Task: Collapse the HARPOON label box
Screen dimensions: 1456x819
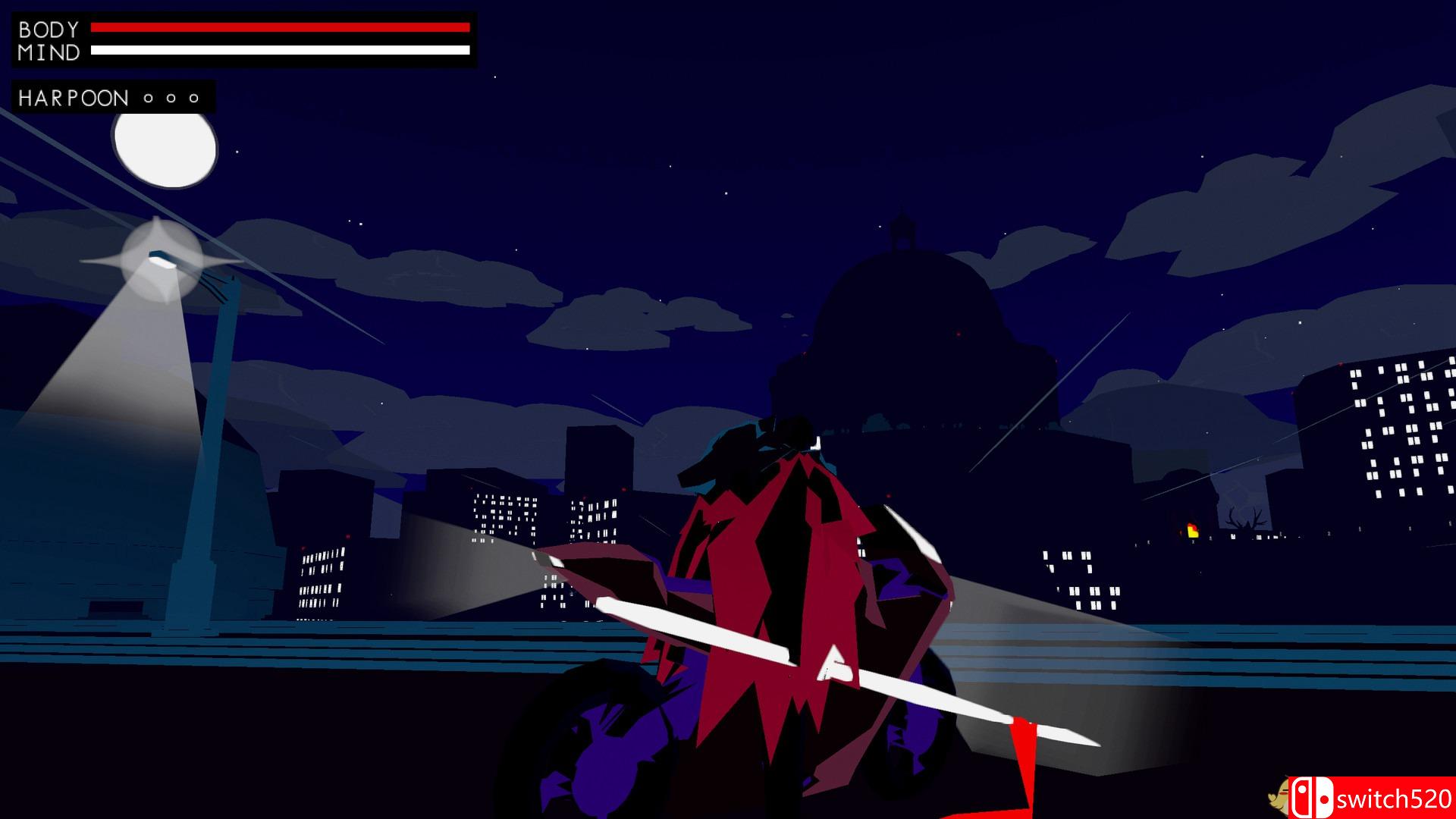Action: pyautogui.click(x=112, y=97)
